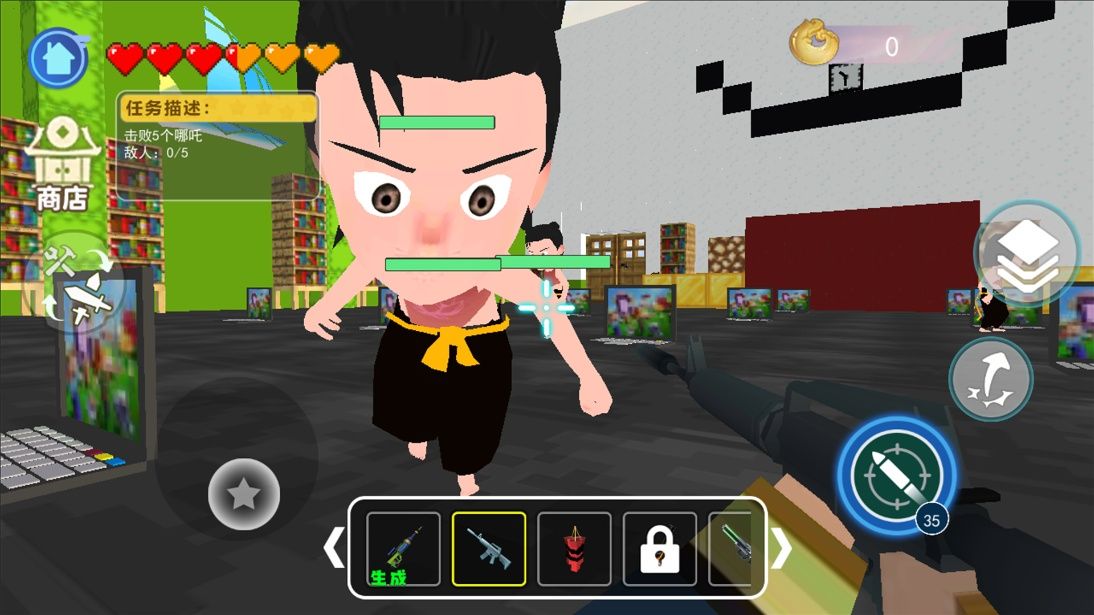Show previous hotbar weapons with left arrow
The width and height of the screenshot is (1094, 615).
[x=333, y=548]
